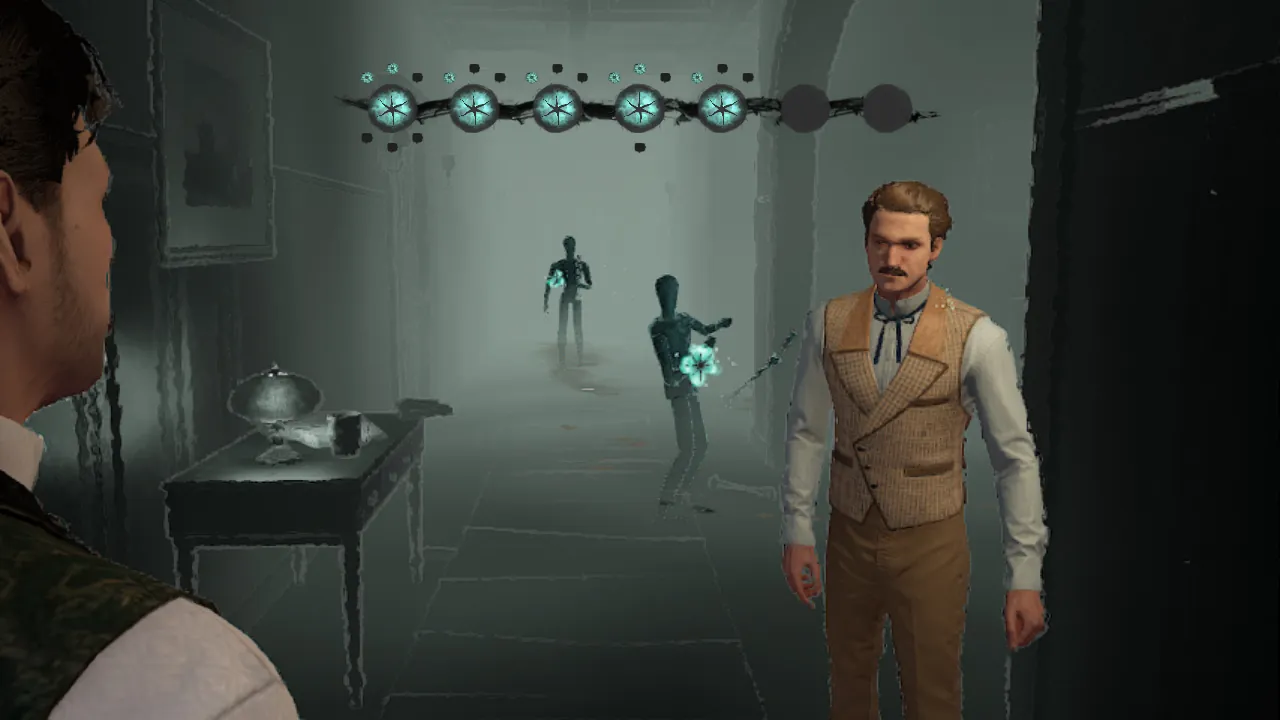Click the fifth glowing clue medallion
Image resolution: width=1280 pixels, height=720 pixels.
(x=722, y=108)
